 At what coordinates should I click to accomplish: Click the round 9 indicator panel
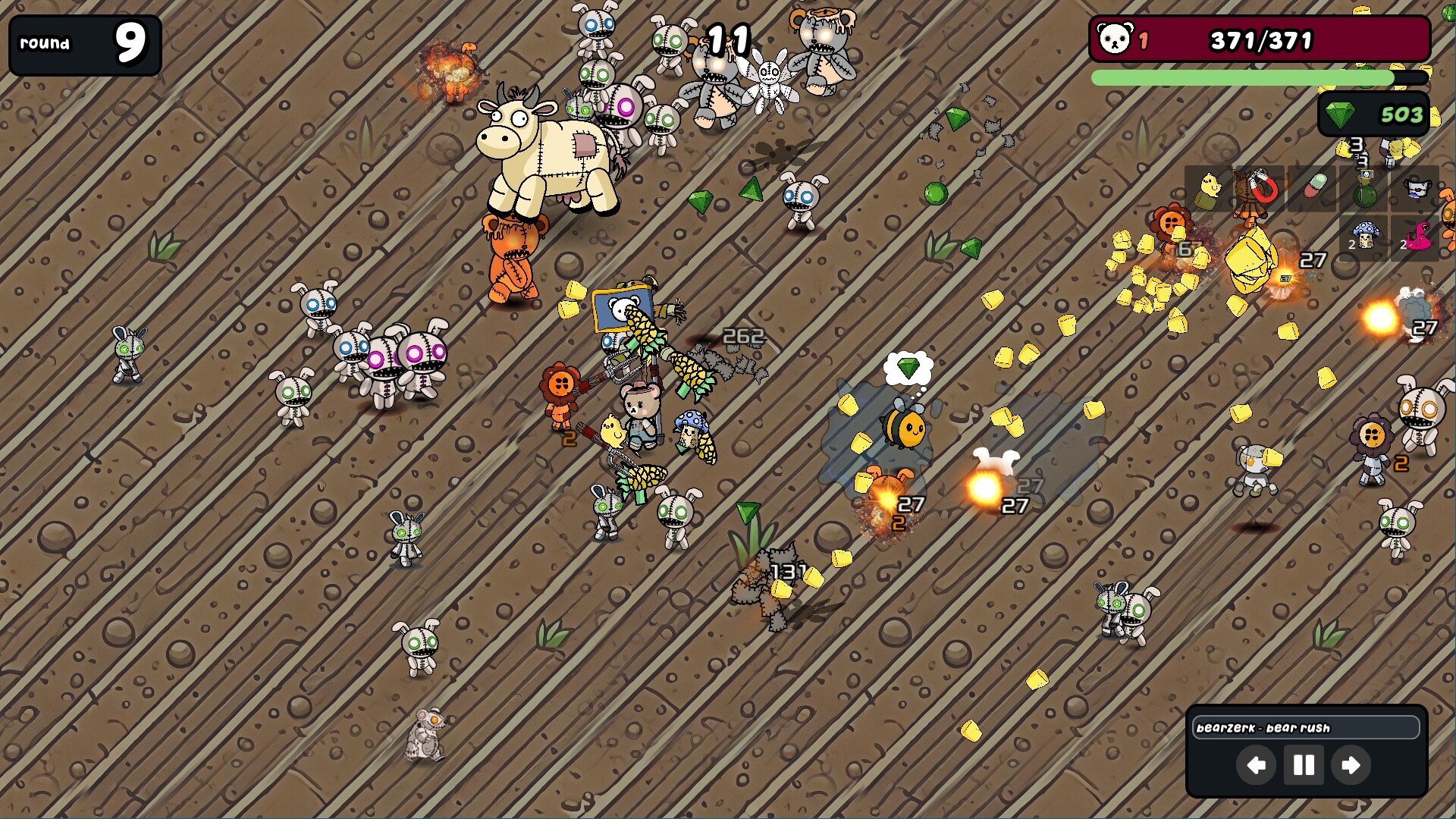point(85,45)
